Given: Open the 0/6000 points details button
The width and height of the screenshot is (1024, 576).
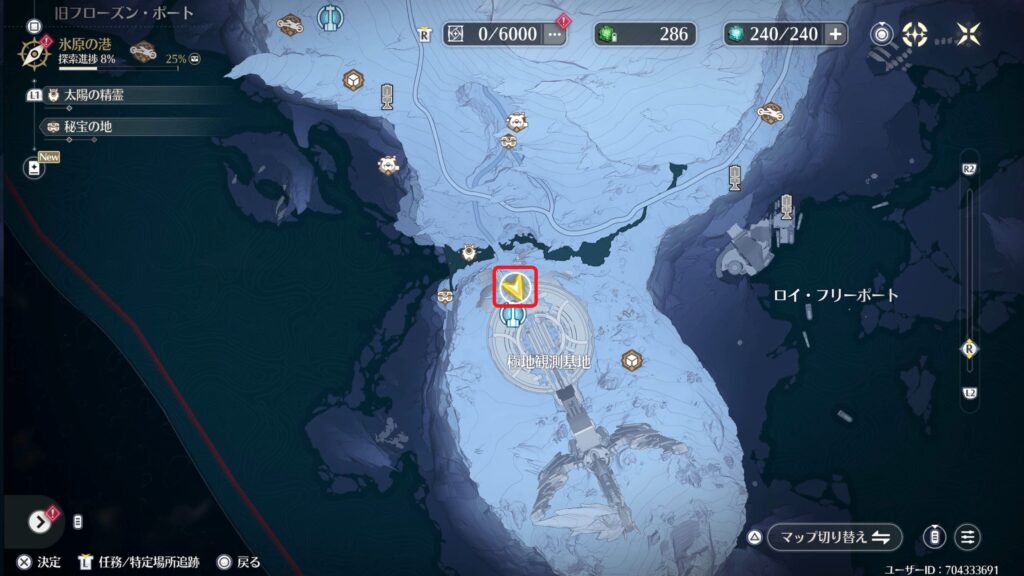Looking at the screenshot, I should point(555,34).
